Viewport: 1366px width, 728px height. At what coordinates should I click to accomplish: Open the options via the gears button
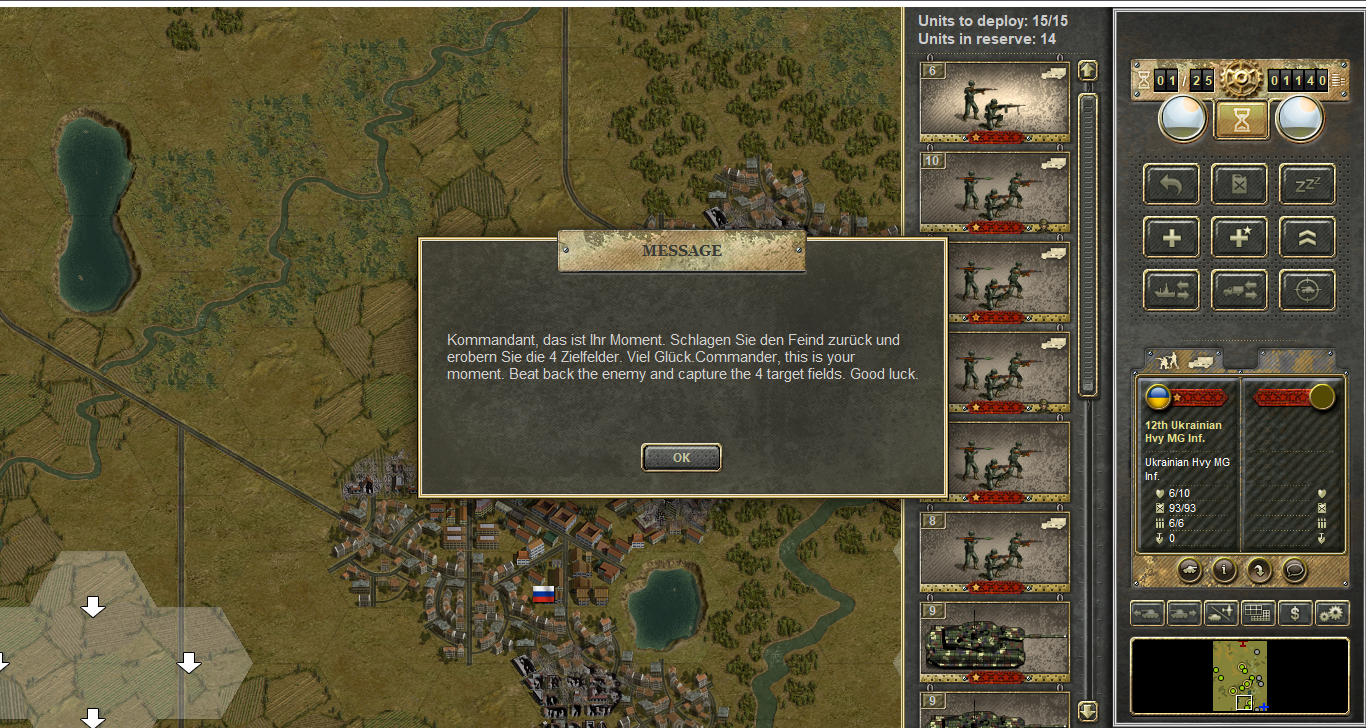point(1332,613)
